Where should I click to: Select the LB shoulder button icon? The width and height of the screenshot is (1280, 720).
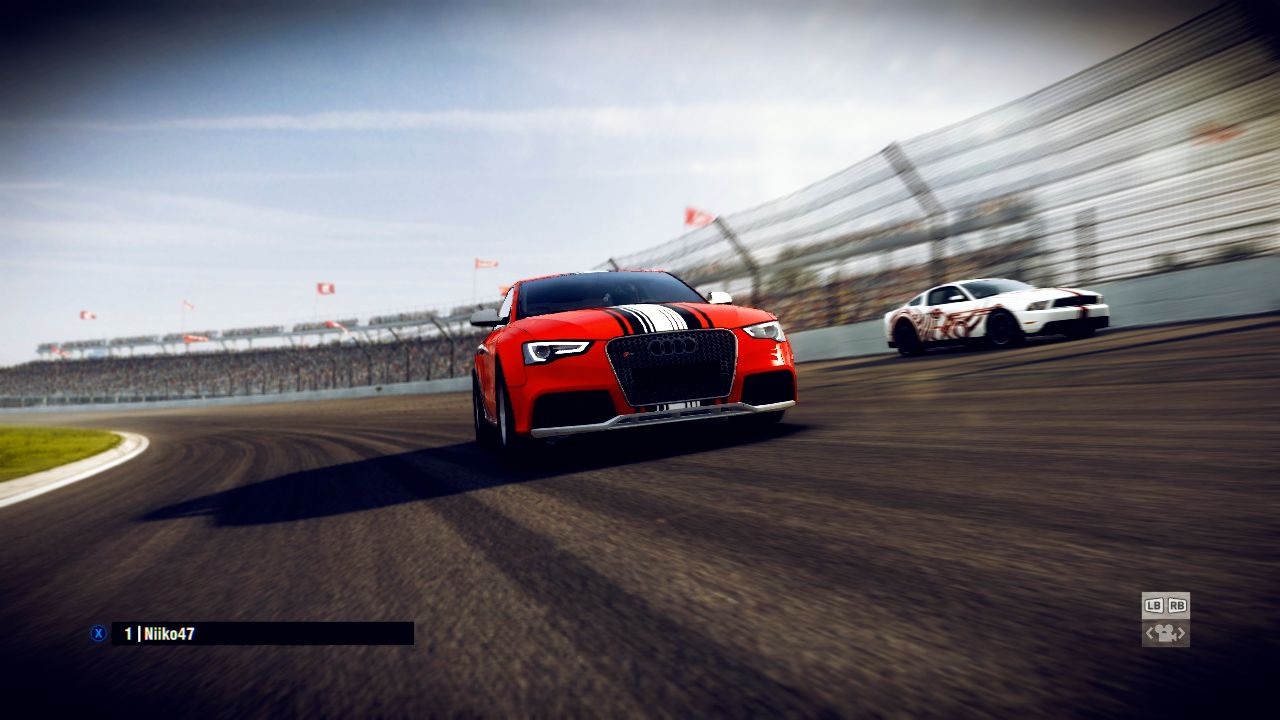pyautogui.click(x=1156, y=606)
